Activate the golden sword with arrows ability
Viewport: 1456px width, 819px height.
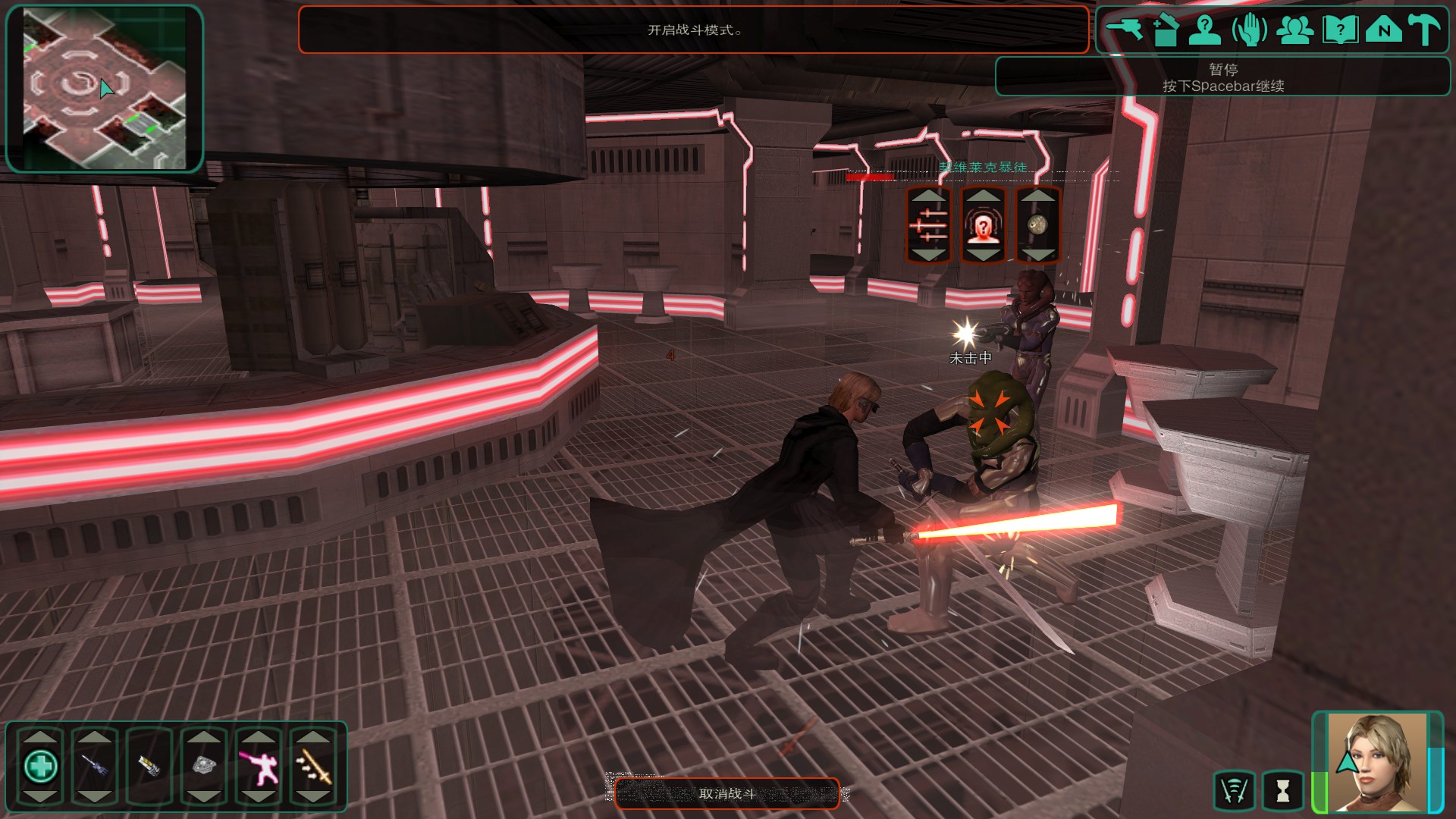[313, 766]
